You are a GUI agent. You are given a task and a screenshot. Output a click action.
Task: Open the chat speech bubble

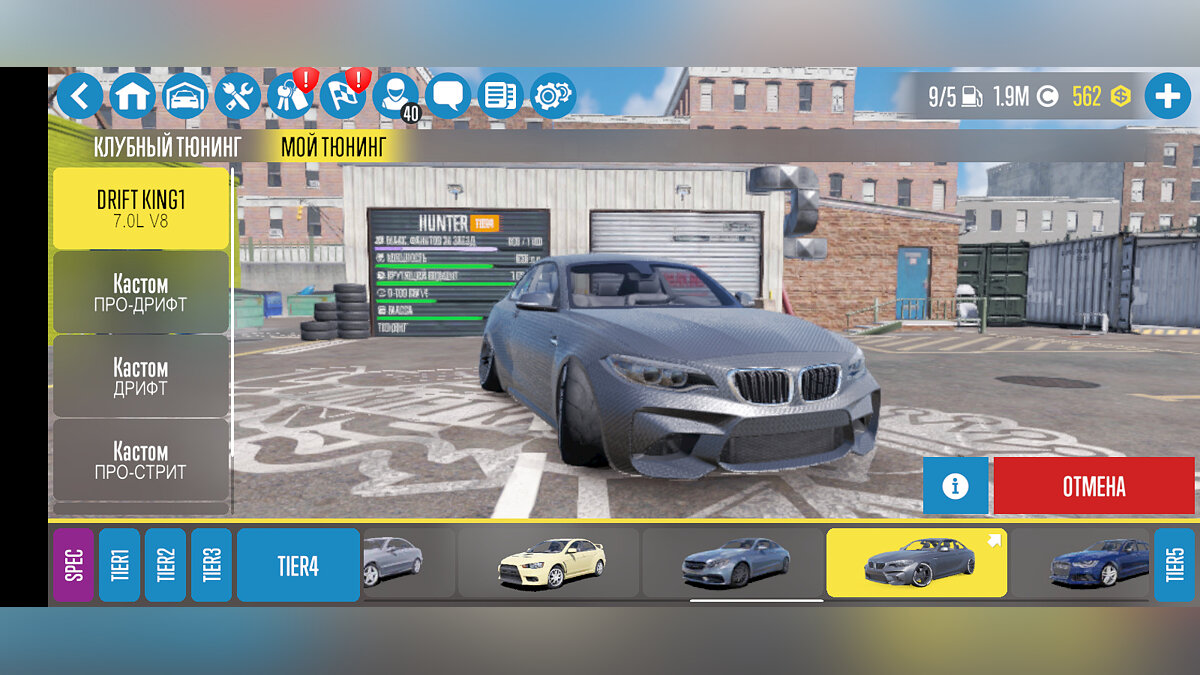tap(448, 96)
